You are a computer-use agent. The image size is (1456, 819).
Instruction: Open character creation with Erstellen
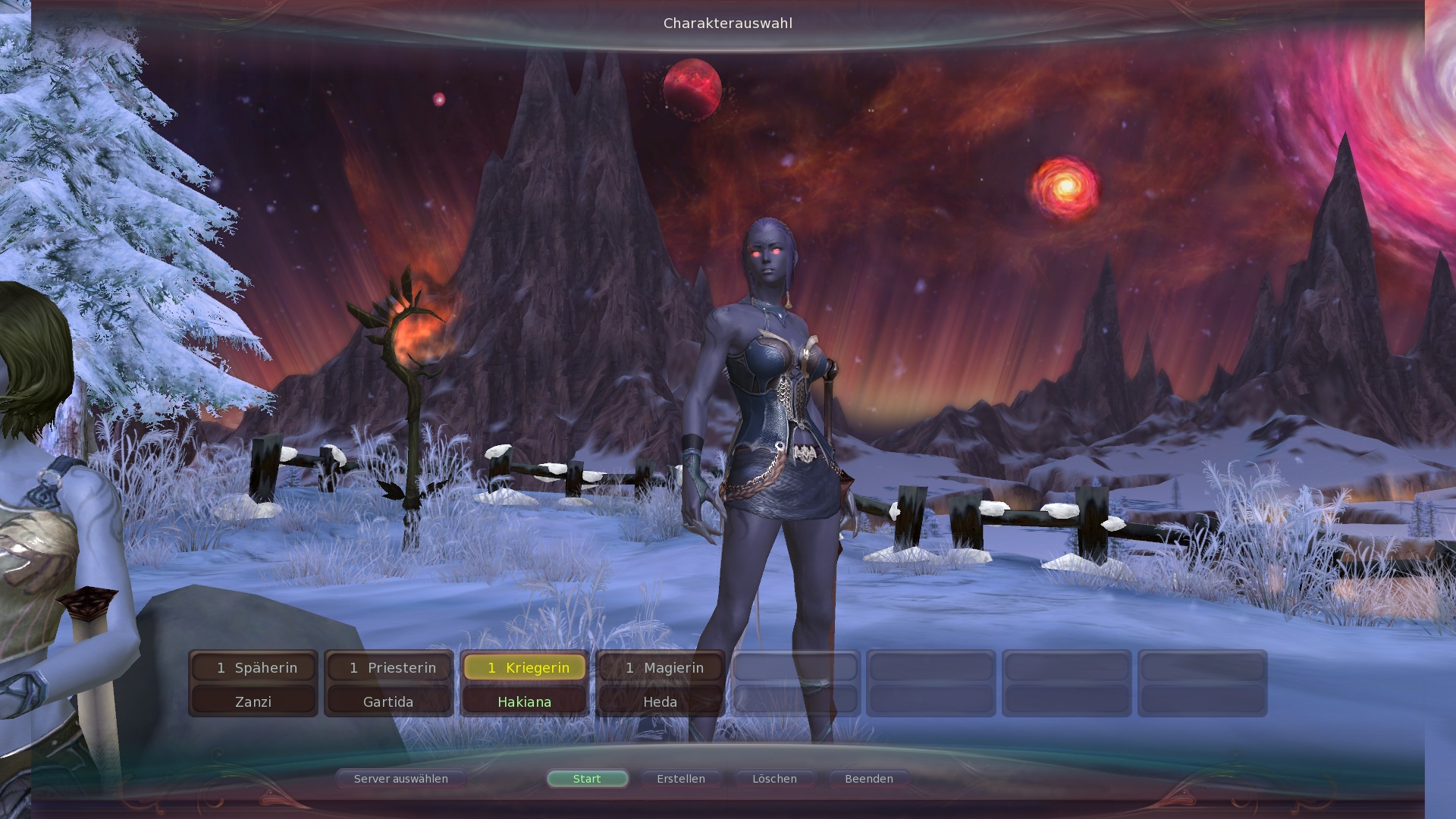[x=681, y=779]
